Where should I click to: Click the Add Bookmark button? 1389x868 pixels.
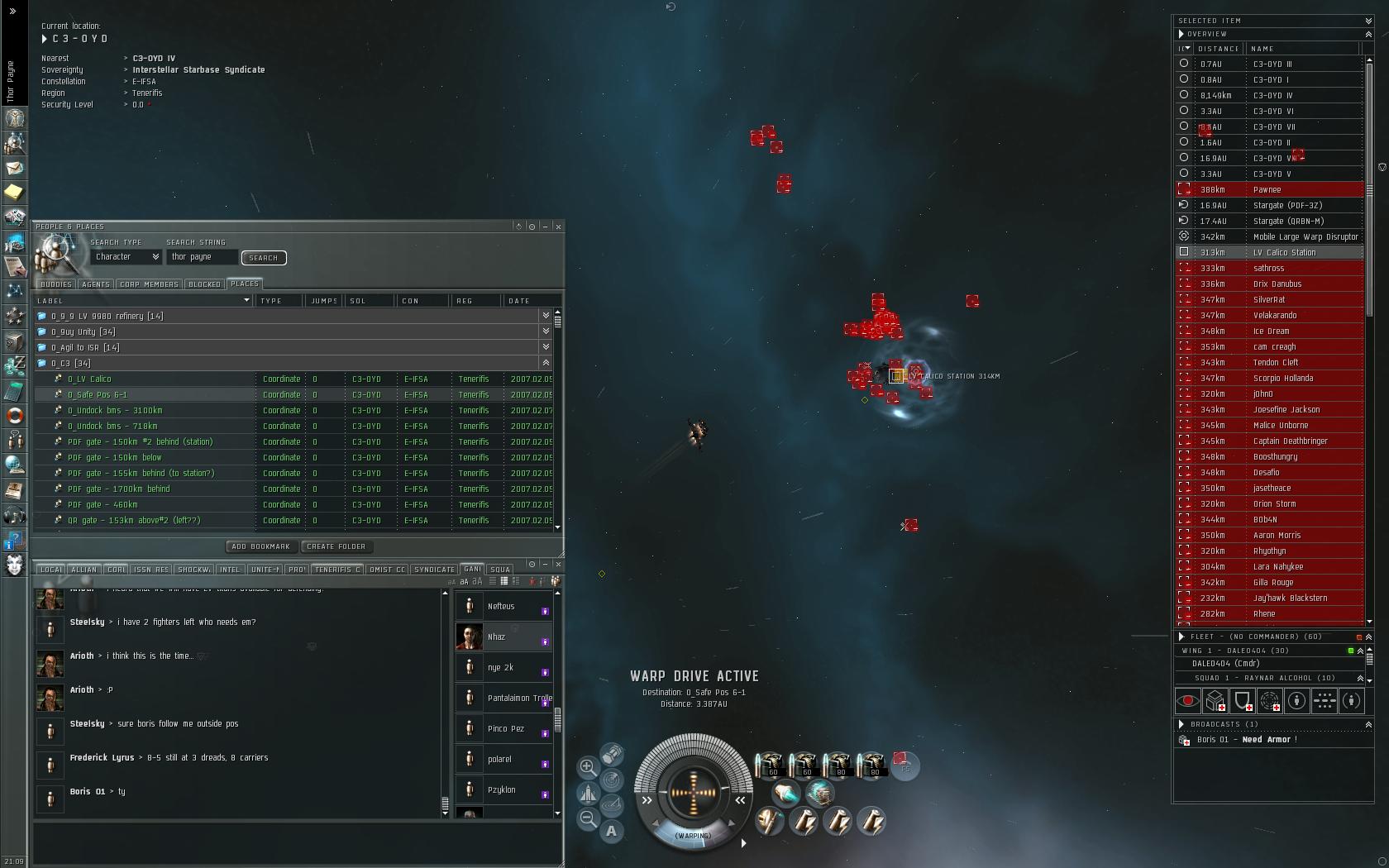click(260, 546)
